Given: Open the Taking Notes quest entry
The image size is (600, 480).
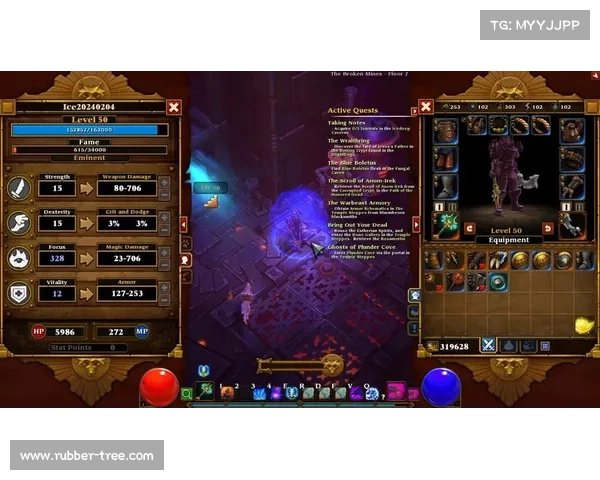Looking at the screenshot, I should [x=344, y=123].
